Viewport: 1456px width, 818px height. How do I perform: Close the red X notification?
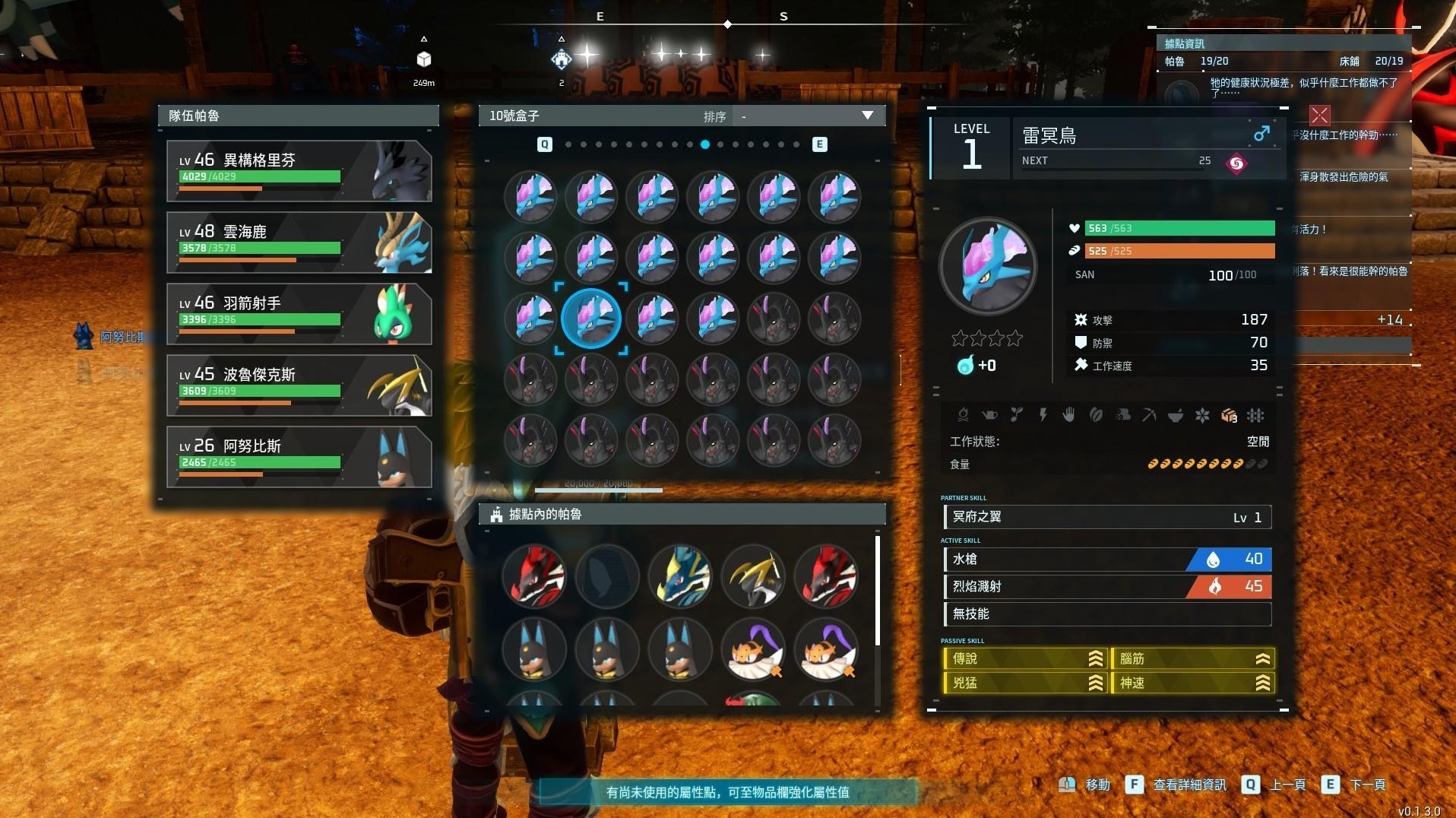point(1319,116)
